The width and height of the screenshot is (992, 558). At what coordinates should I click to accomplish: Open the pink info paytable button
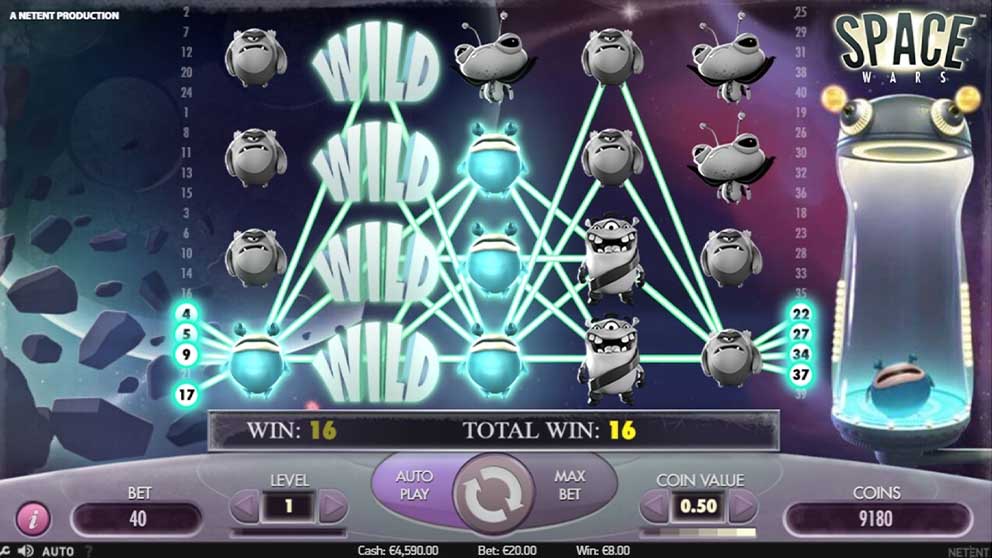pos(33,520)
